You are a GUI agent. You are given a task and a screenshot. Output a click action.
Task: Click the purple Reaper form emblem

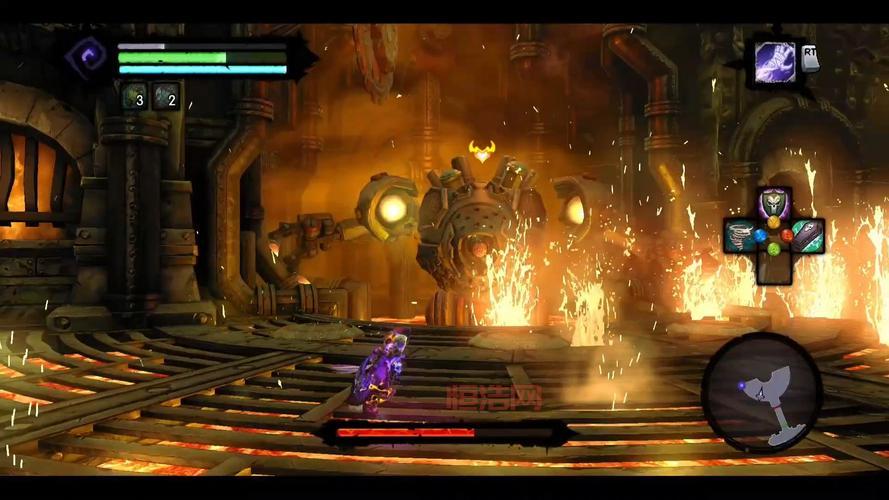click(87, 55)
